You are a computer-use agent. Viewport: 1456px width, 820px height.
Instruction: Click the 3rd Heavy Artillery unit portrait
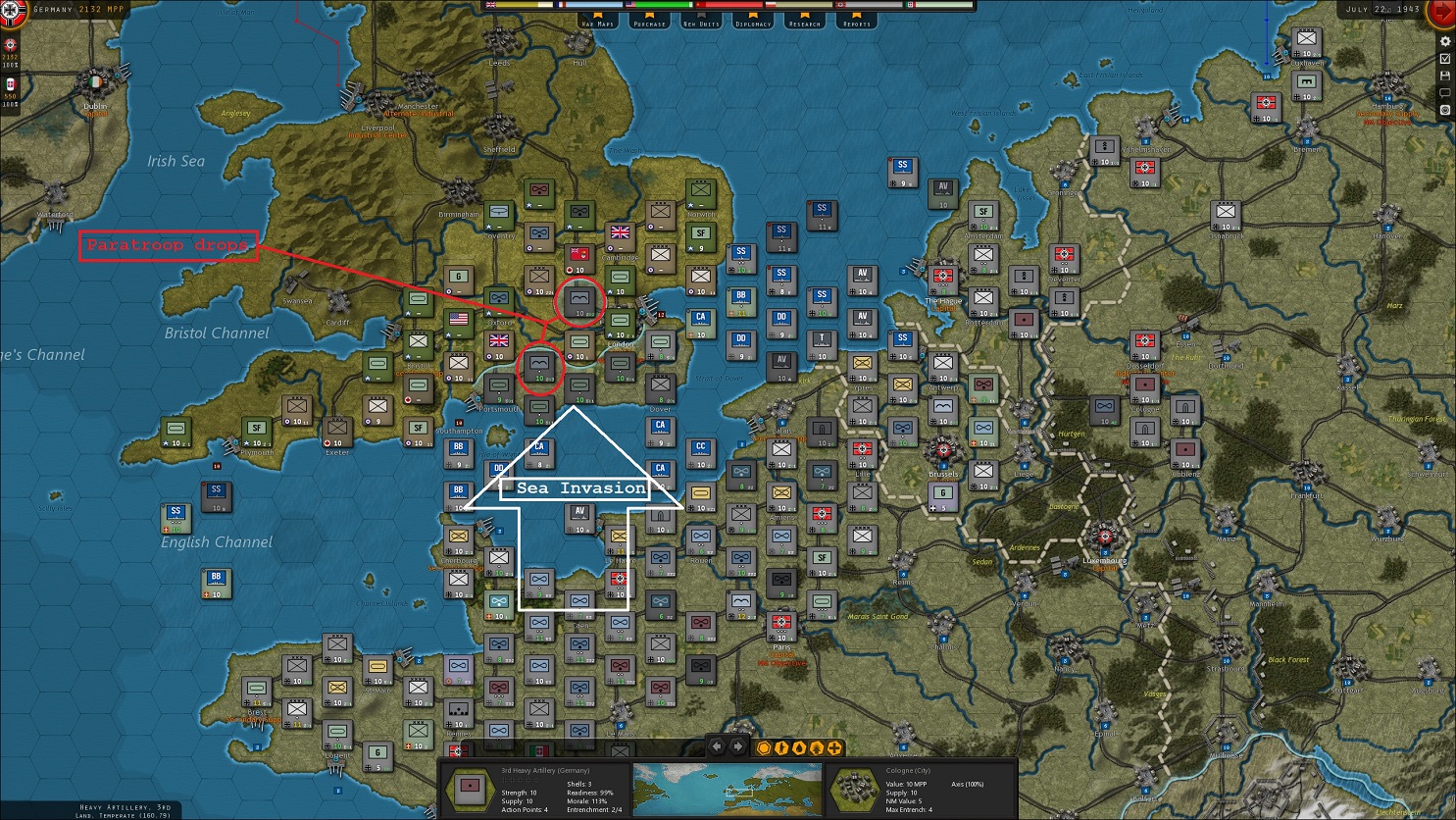click(469, 788)
